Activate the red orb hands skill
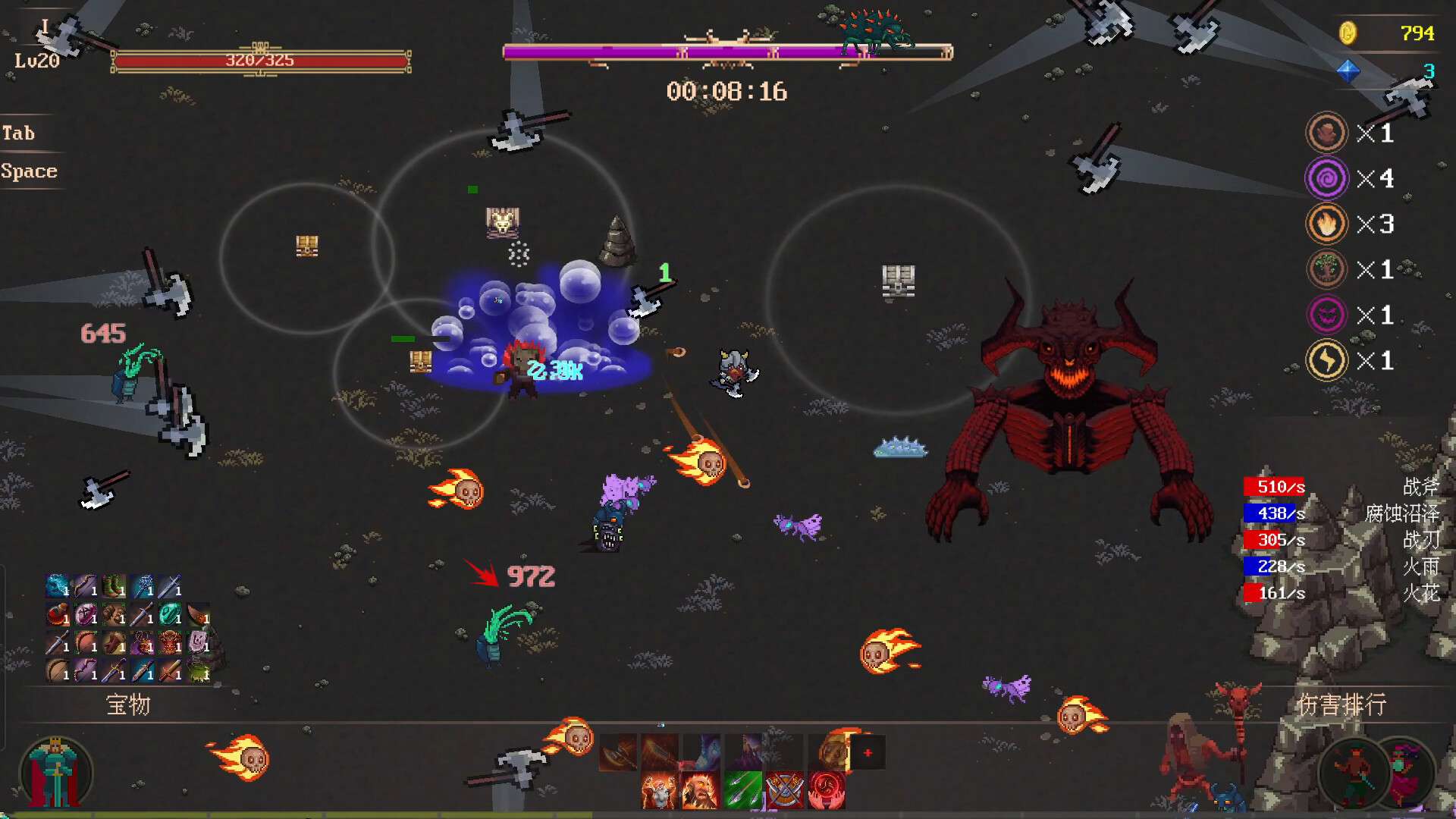Viewport: 1456px width, 819px height. click(826, 790)
